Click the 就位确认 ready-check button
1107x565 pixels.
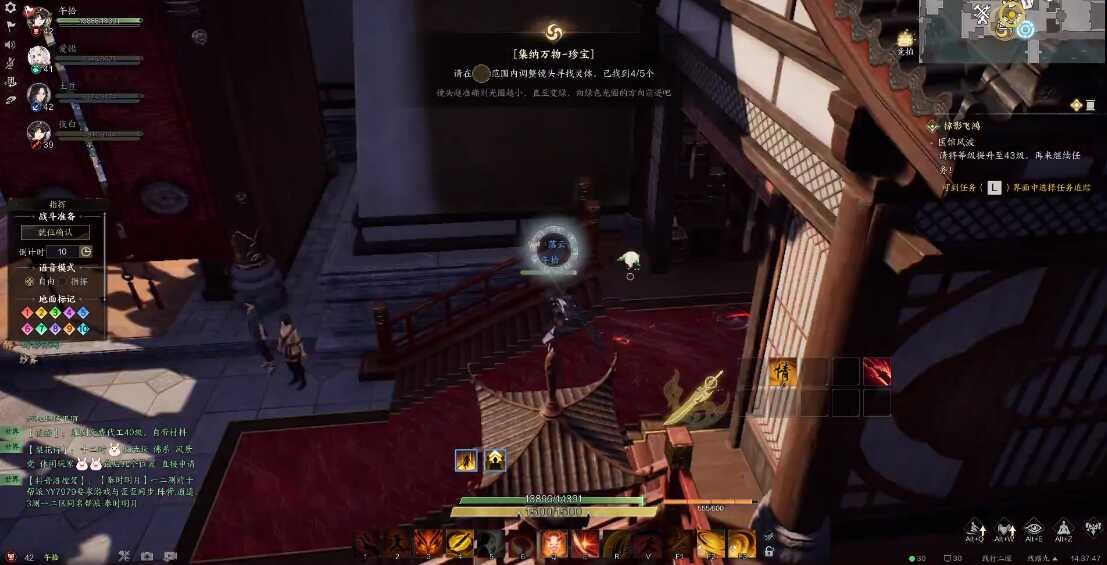tap(56, 232)
